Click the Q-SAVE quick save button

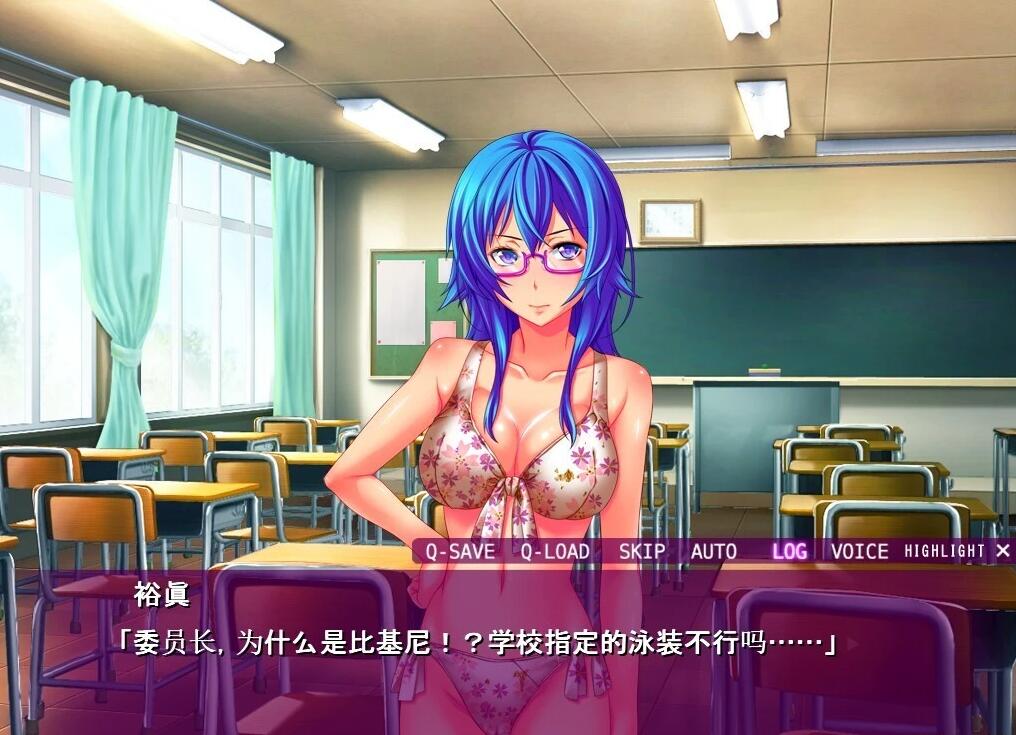pos(460,551)
